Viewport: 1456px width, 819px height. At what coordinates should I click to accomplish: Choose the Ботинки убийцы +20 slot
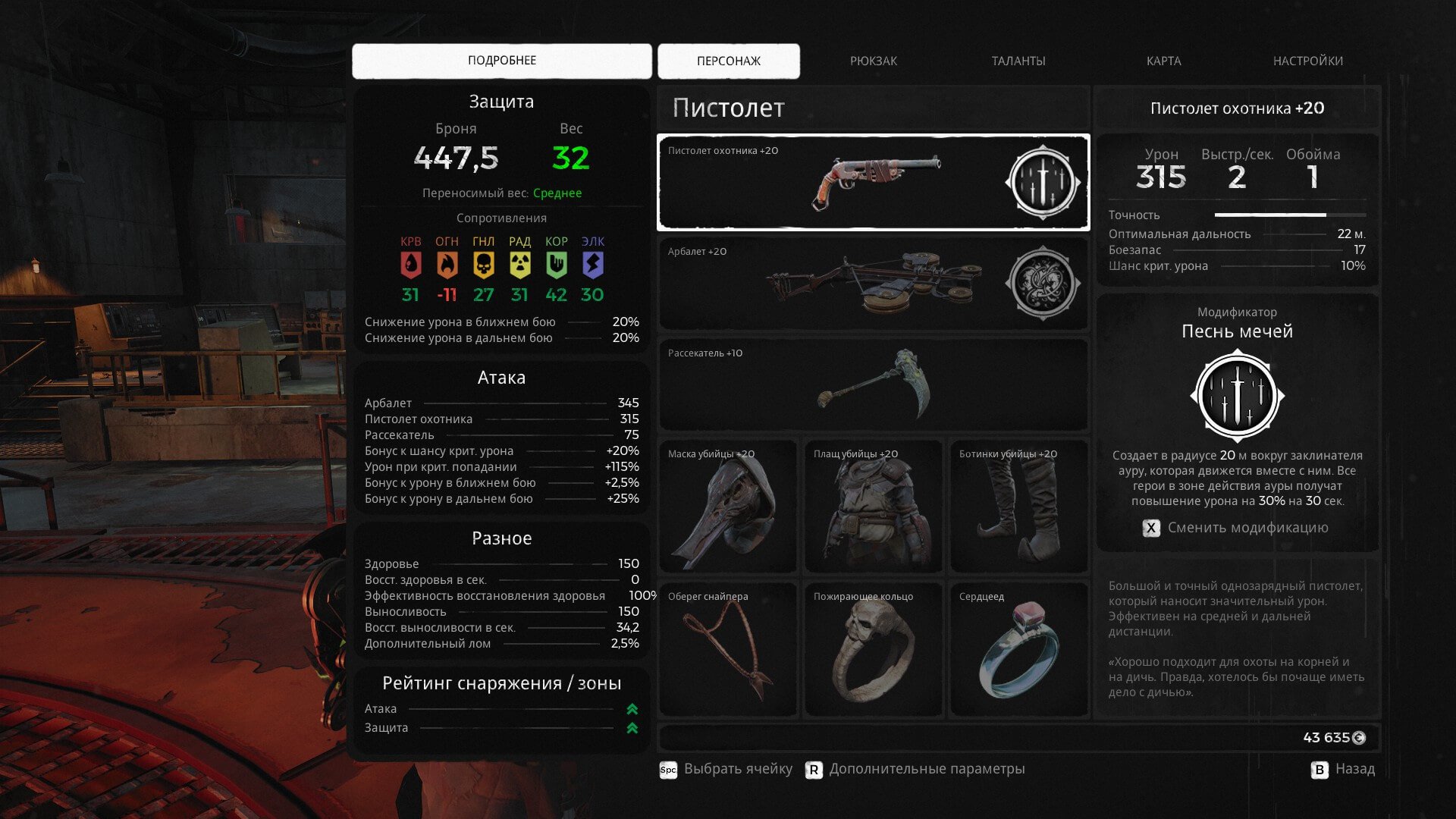1018,506
